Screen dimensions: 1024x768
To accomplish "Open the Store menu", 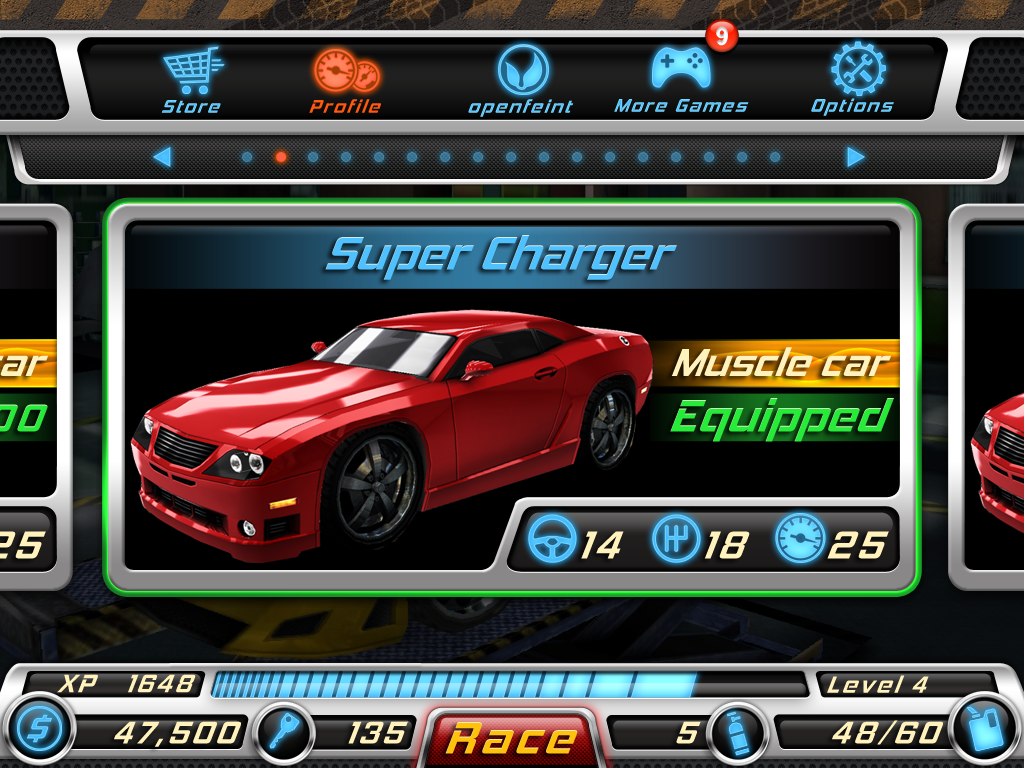I will click(x=191, y=80).
